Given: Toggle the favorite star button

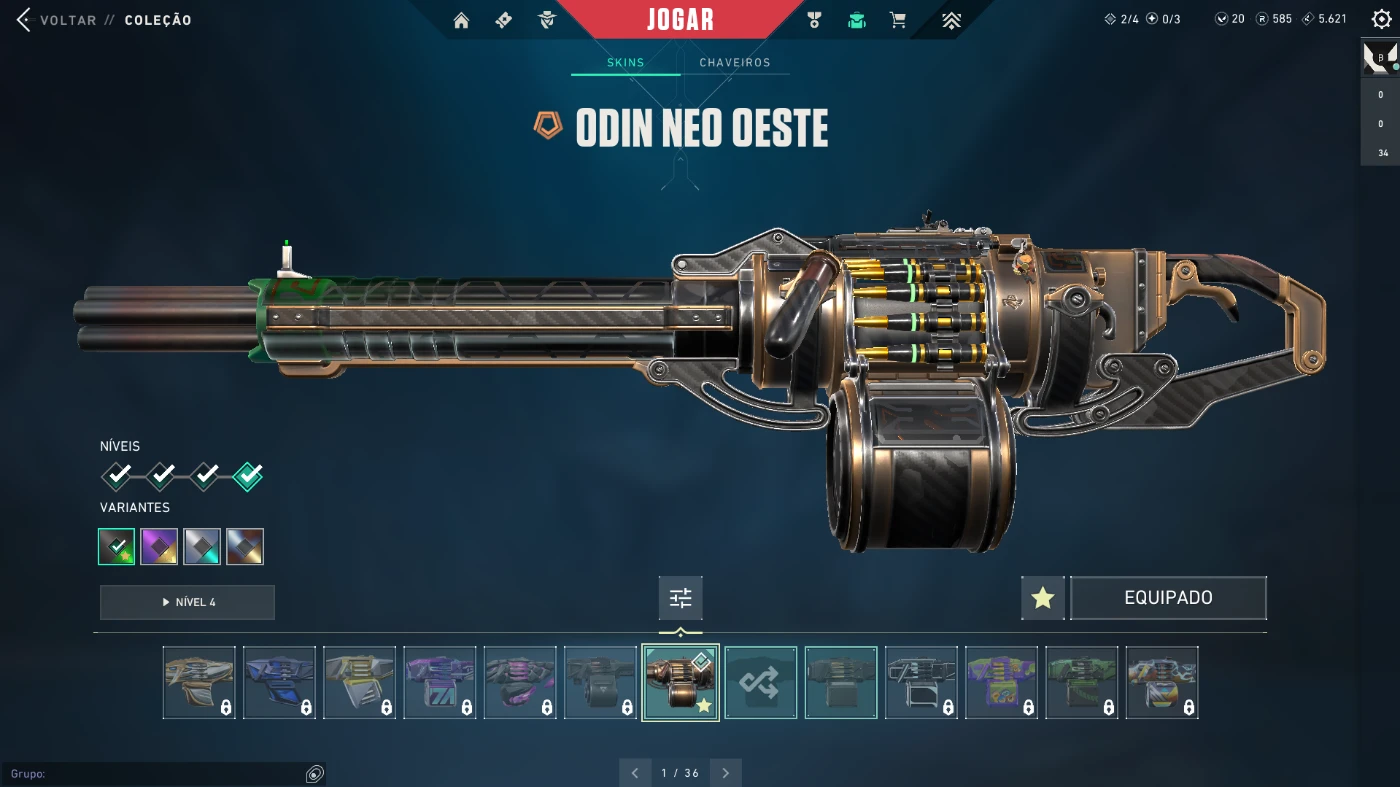Looking at the screenshot, I should [x=1042, y=598].
